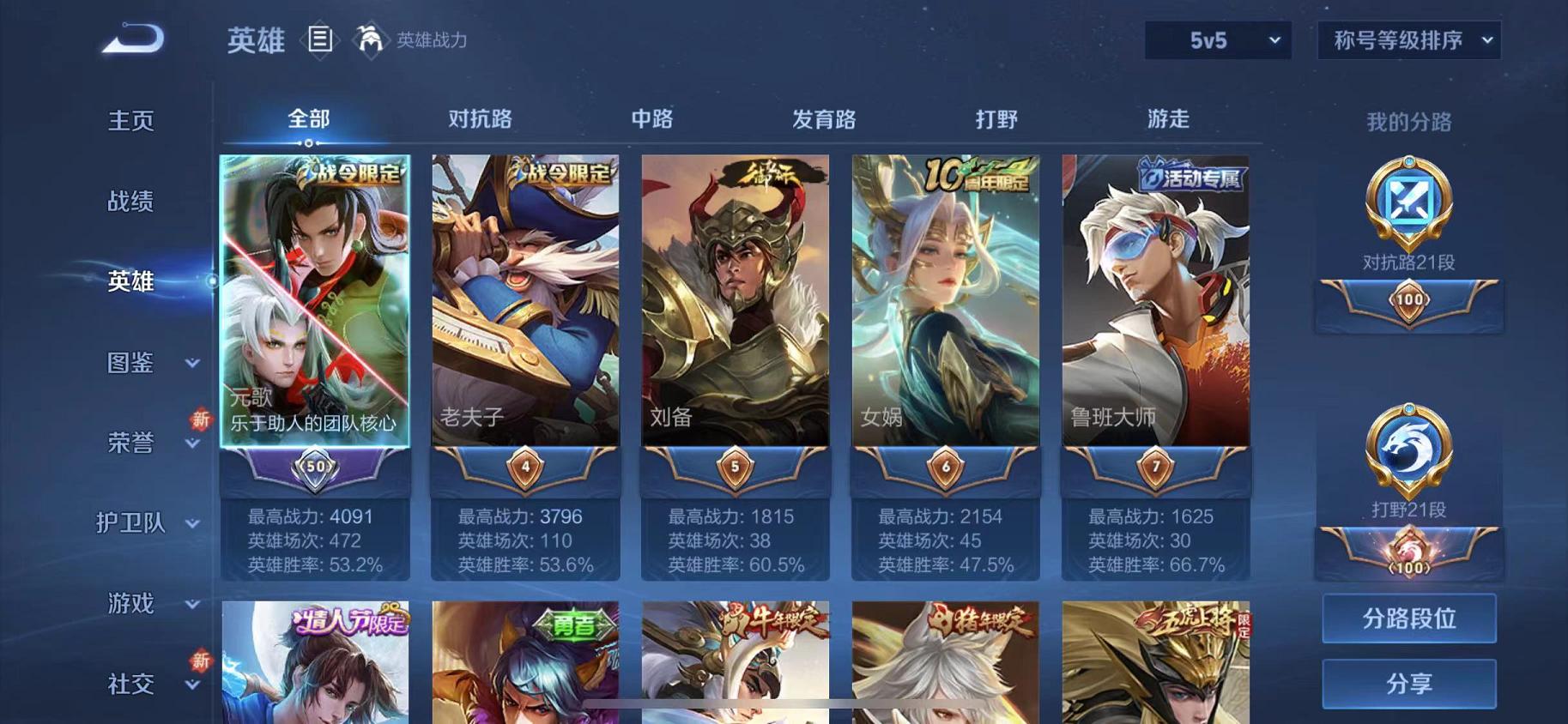This screenshot has height=724, width=1568.
Task: Click the level 4 badge on 老夫子's card
Action: pyautogui.click(x=524, y=465)
